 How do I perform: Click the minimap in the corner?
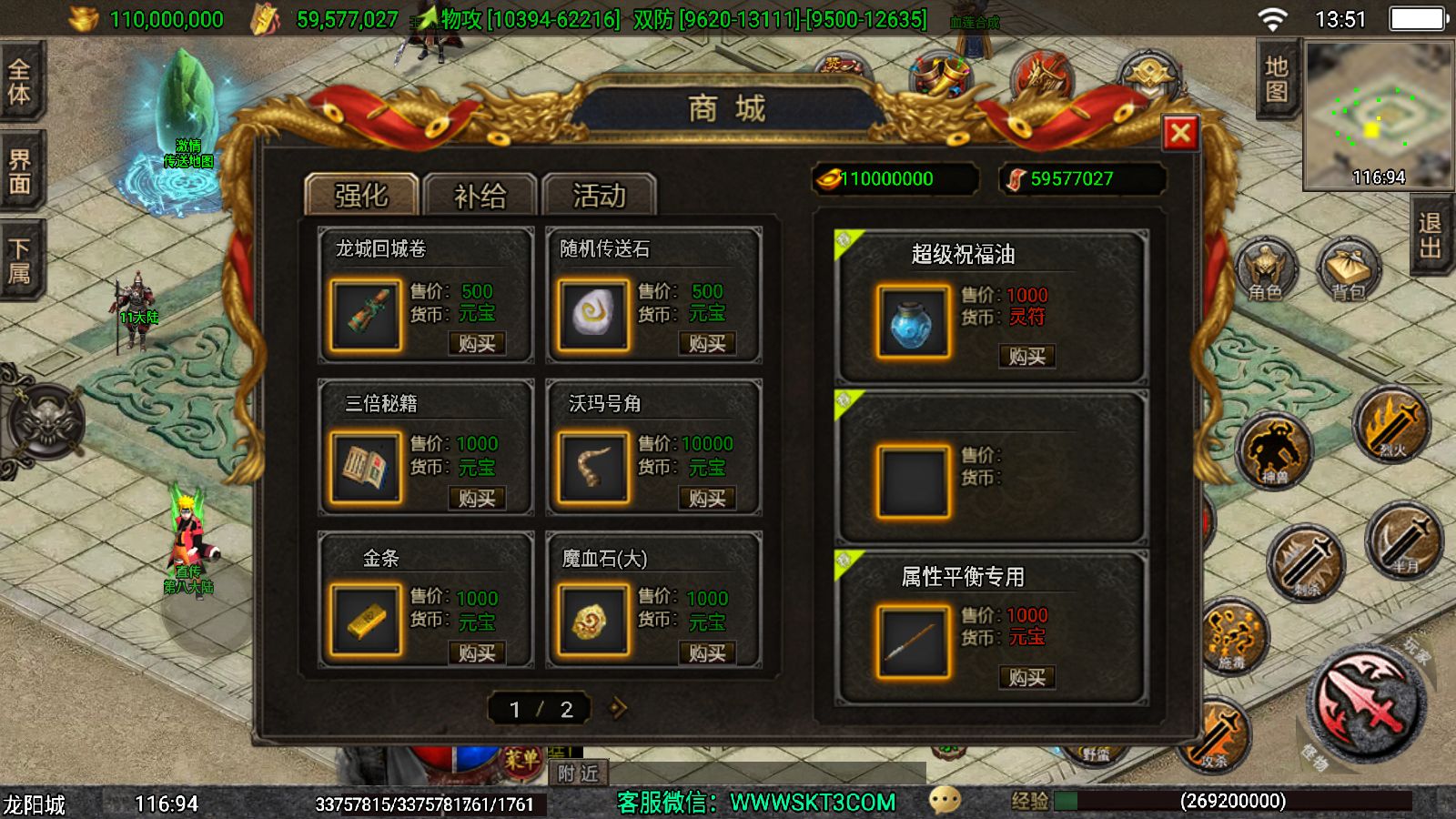1378,116
